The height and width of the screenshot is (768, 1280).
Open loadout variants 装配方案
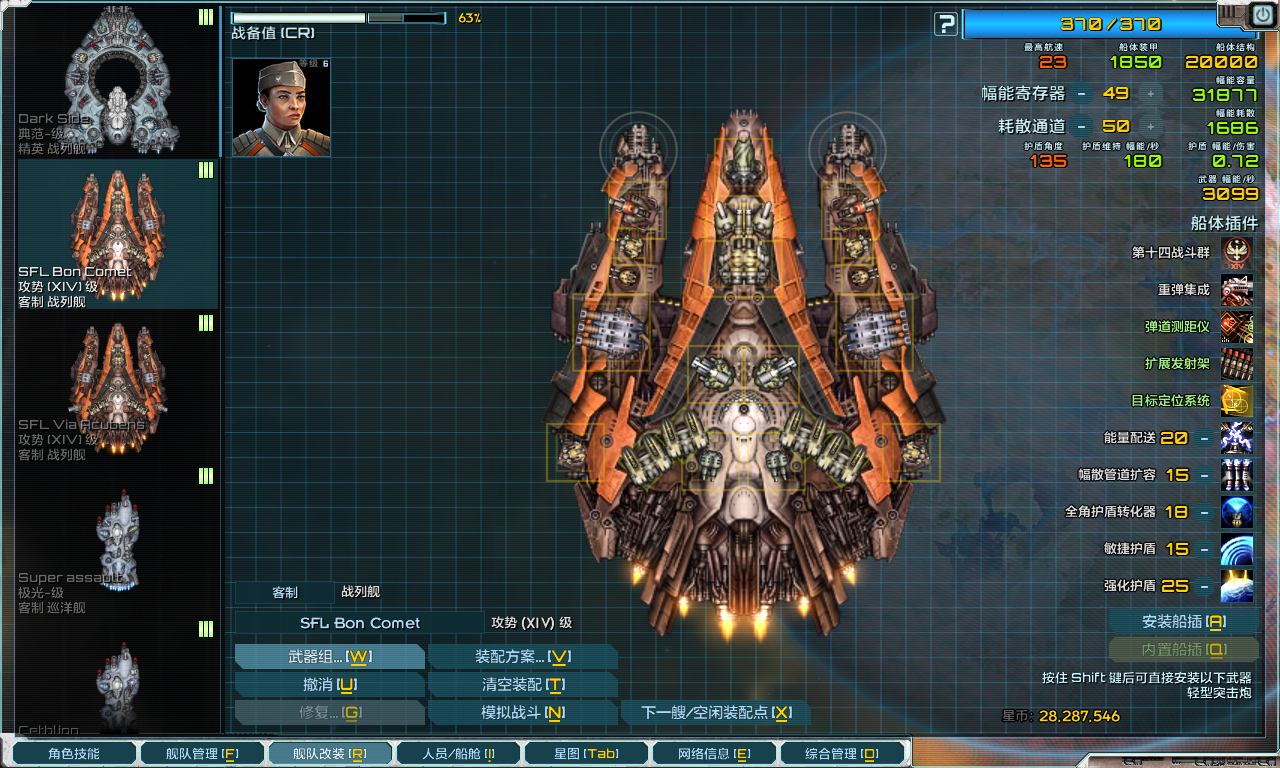522,657
